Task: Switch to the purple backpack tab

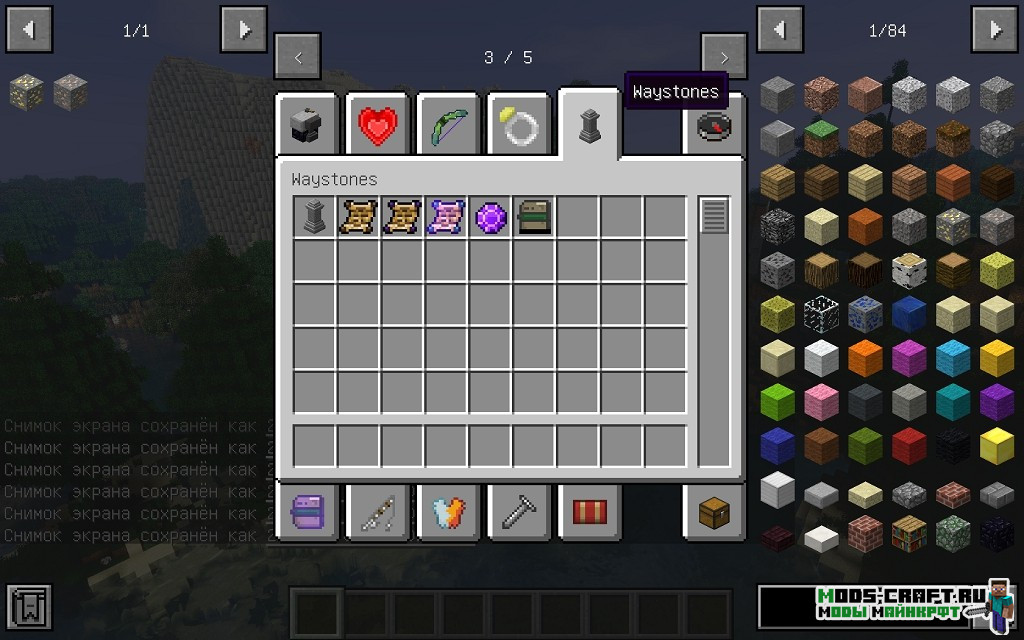Action: tap(307, 514)
